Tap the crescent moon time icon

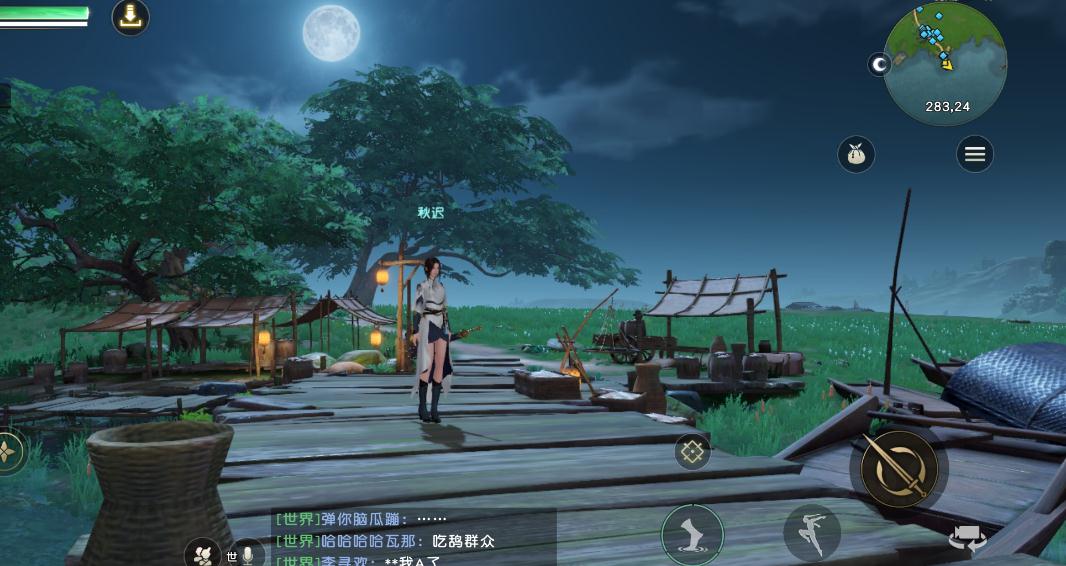click(880, 65)
